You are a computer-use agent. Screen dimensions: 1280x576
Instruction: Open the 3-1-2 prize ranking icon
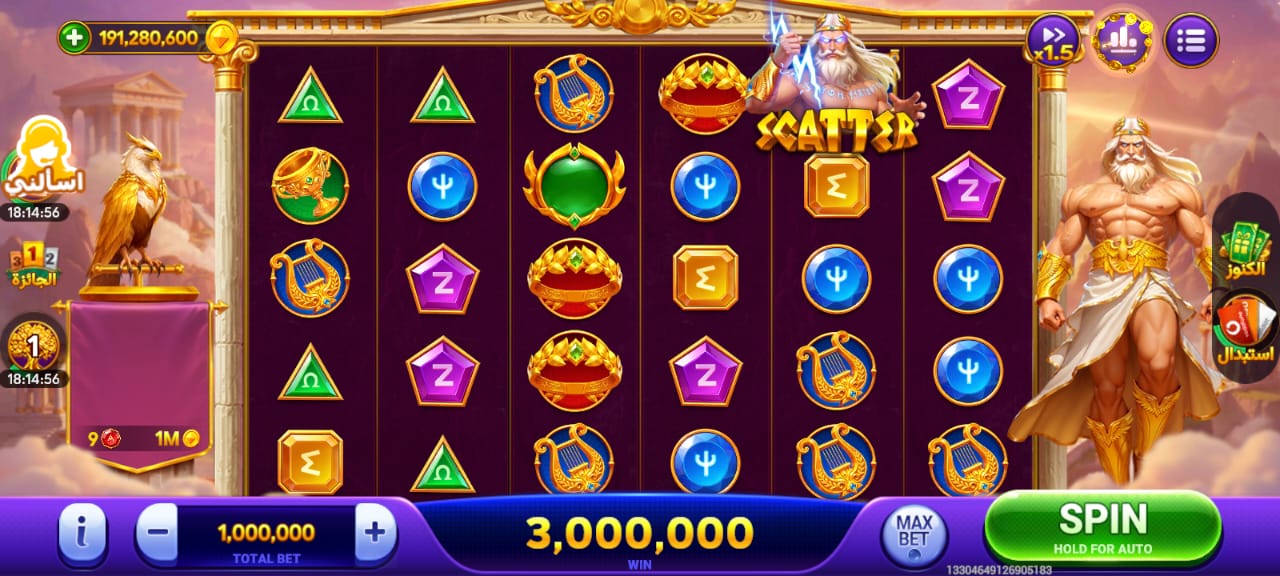35,263
